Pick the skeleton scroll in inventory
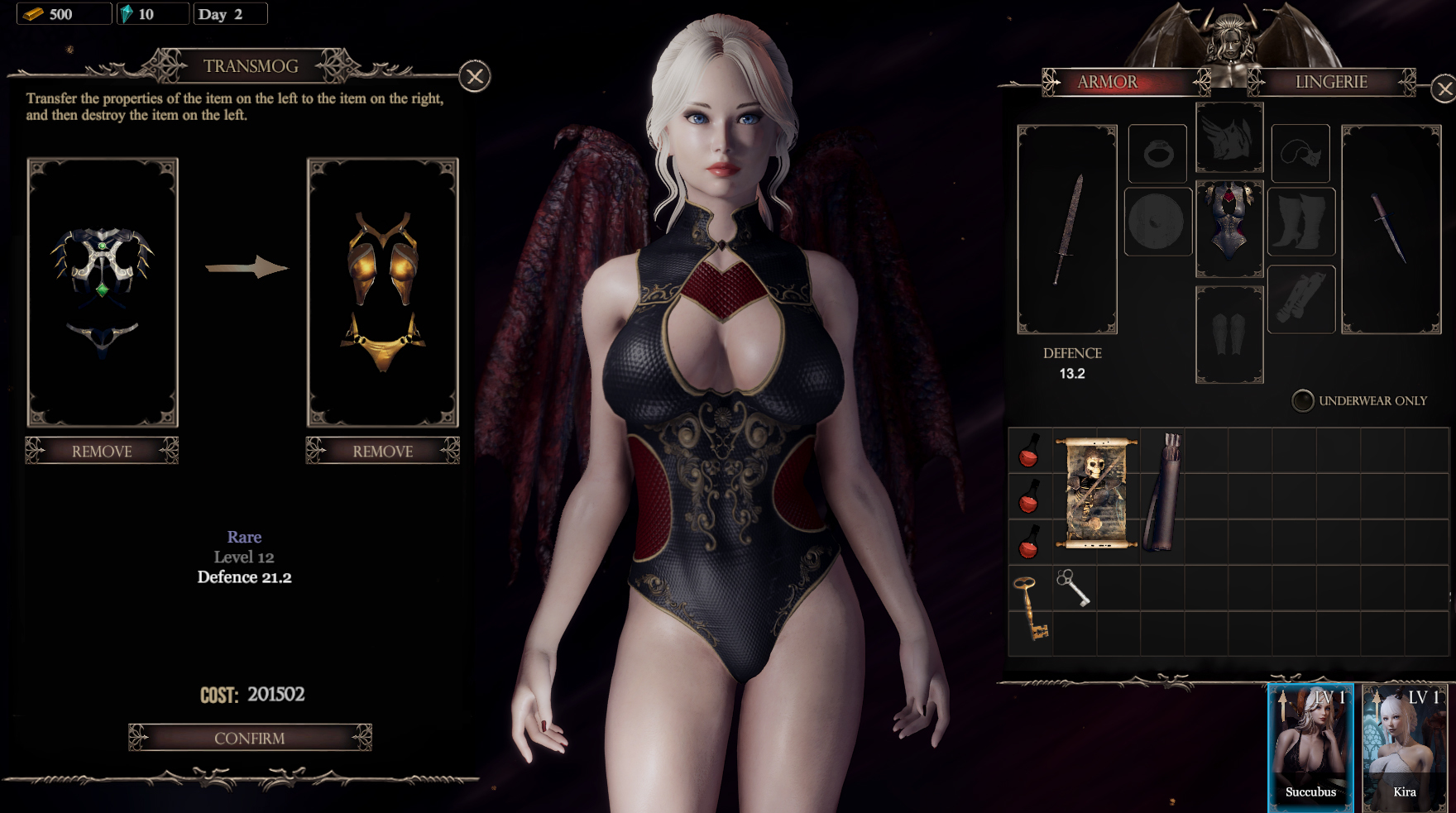Image resolution: width=1456 pixels, height=813 pixels. coord(1096,494)
